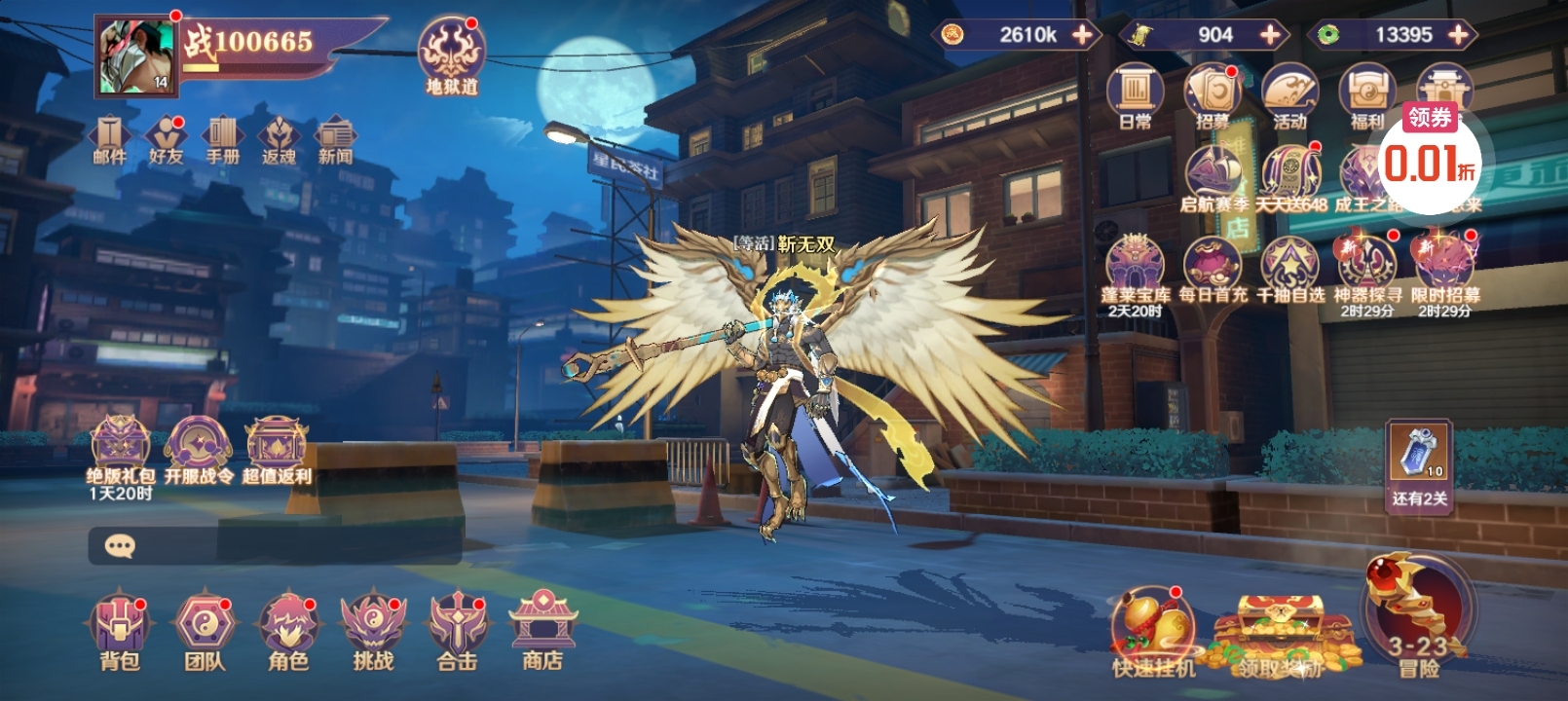Open the 合击 combo attack menu

457,628
